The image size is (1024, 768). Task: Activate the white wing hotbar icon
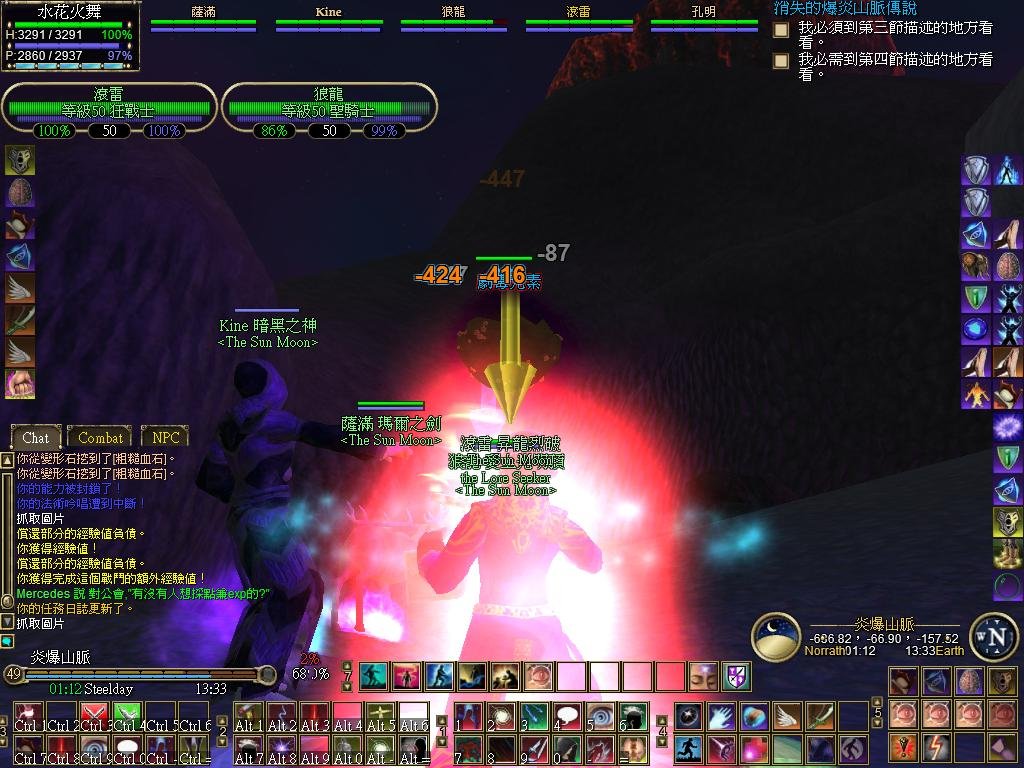pos(787,716)
